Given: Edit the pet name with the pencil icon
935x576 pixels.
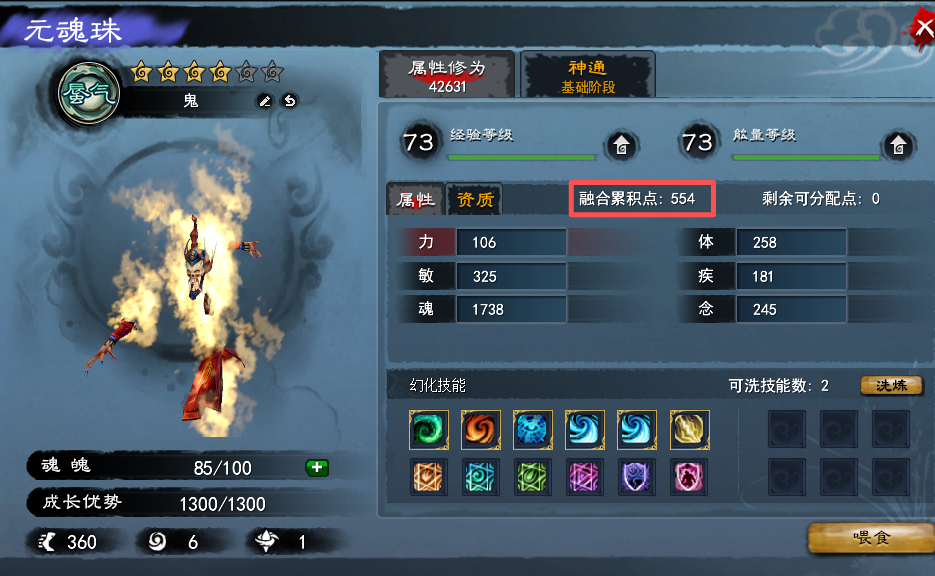Looking at the screenshot, I should point(265,100).
